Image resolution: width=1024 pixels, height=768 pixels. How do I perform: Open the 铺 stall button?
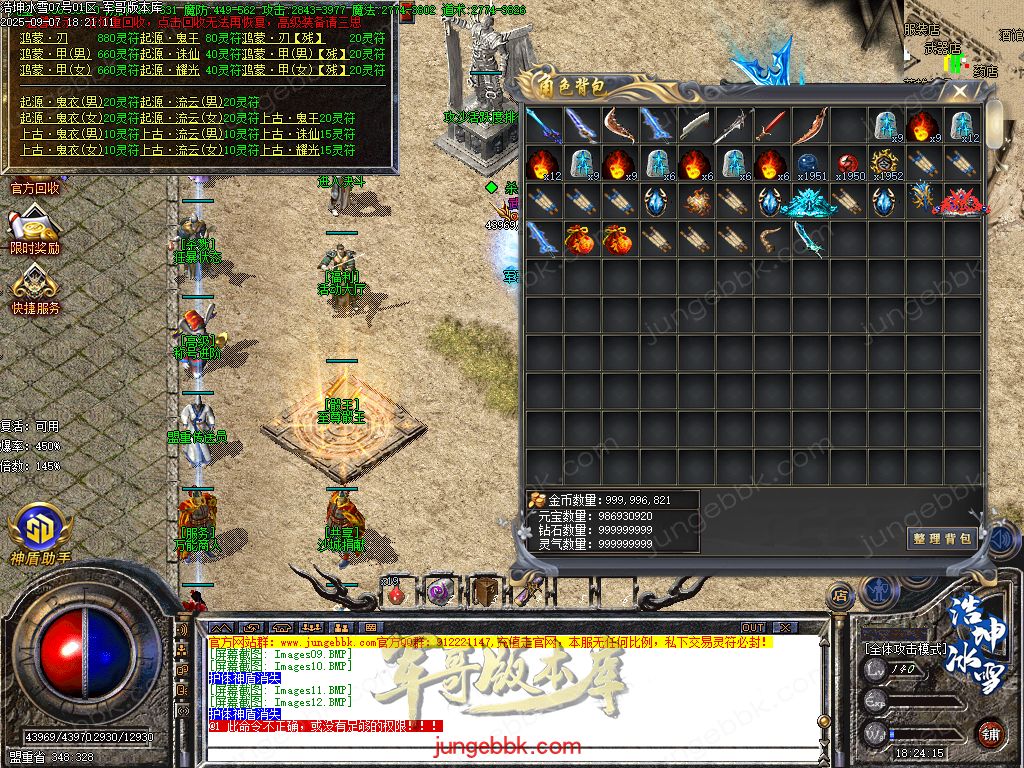(x=990, y=732)
